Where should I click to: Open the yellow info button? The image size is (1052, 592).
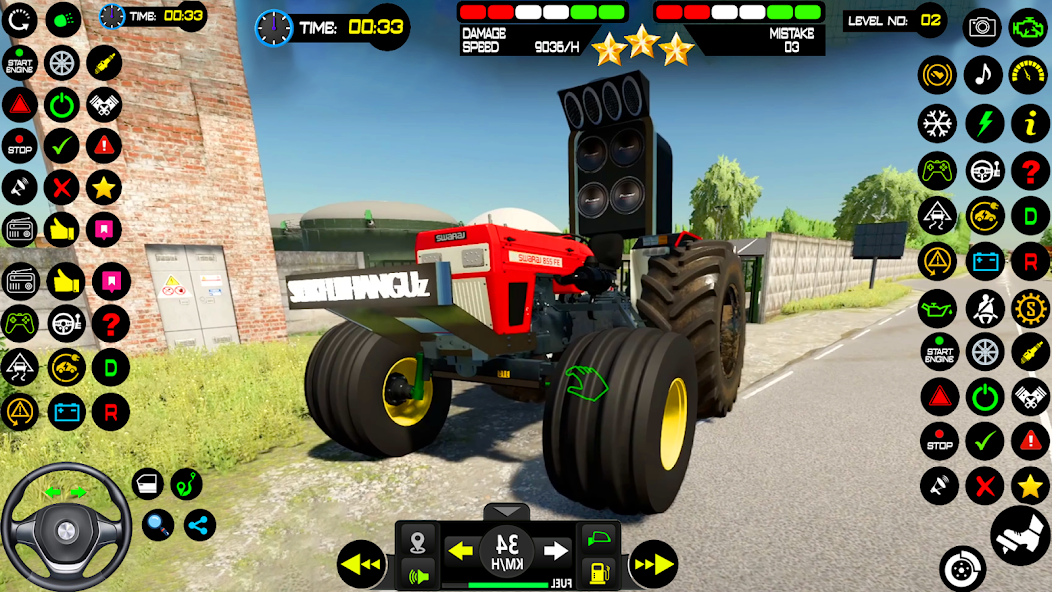click(x=1030, y=124)
